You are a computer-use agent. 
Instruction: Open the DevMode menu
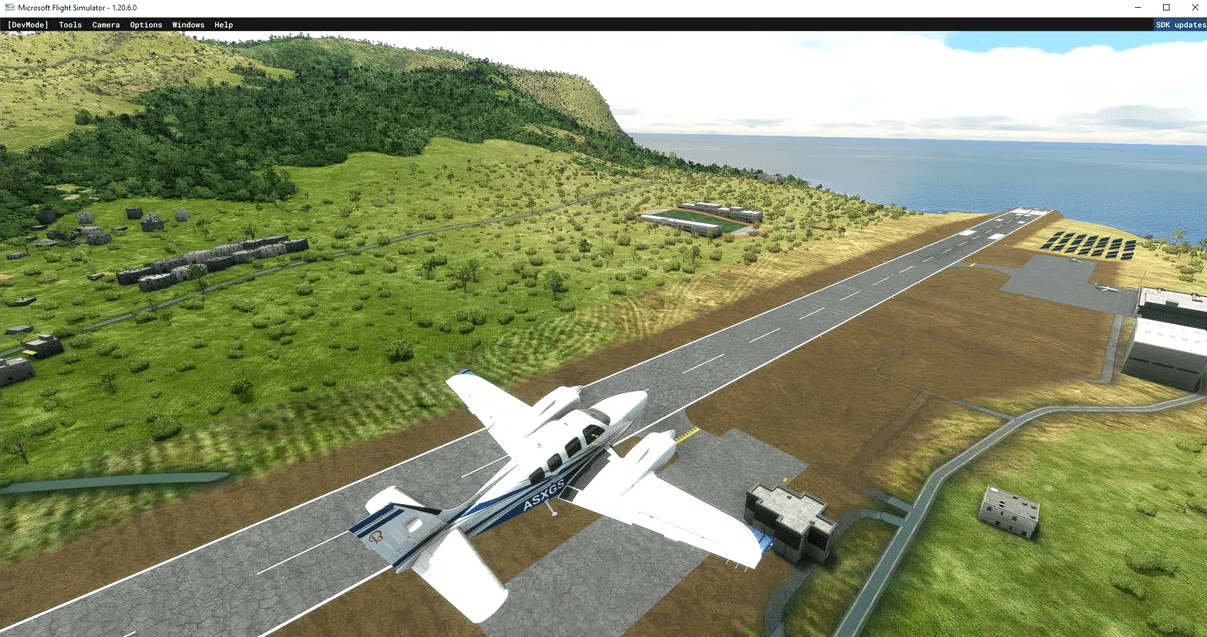point(27,25)
